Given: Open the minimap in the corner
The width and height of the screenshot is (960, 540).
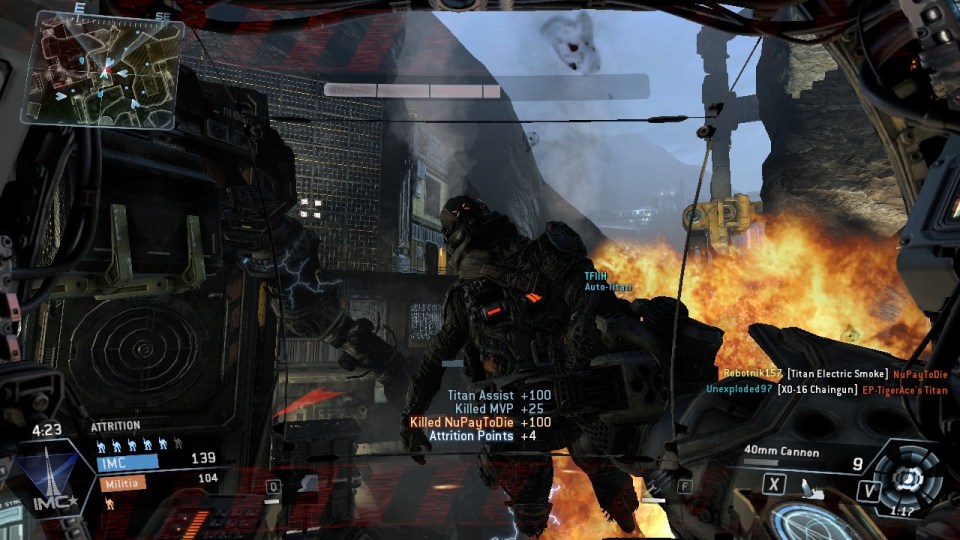Looking at the screenshot, I should (95, 69).
